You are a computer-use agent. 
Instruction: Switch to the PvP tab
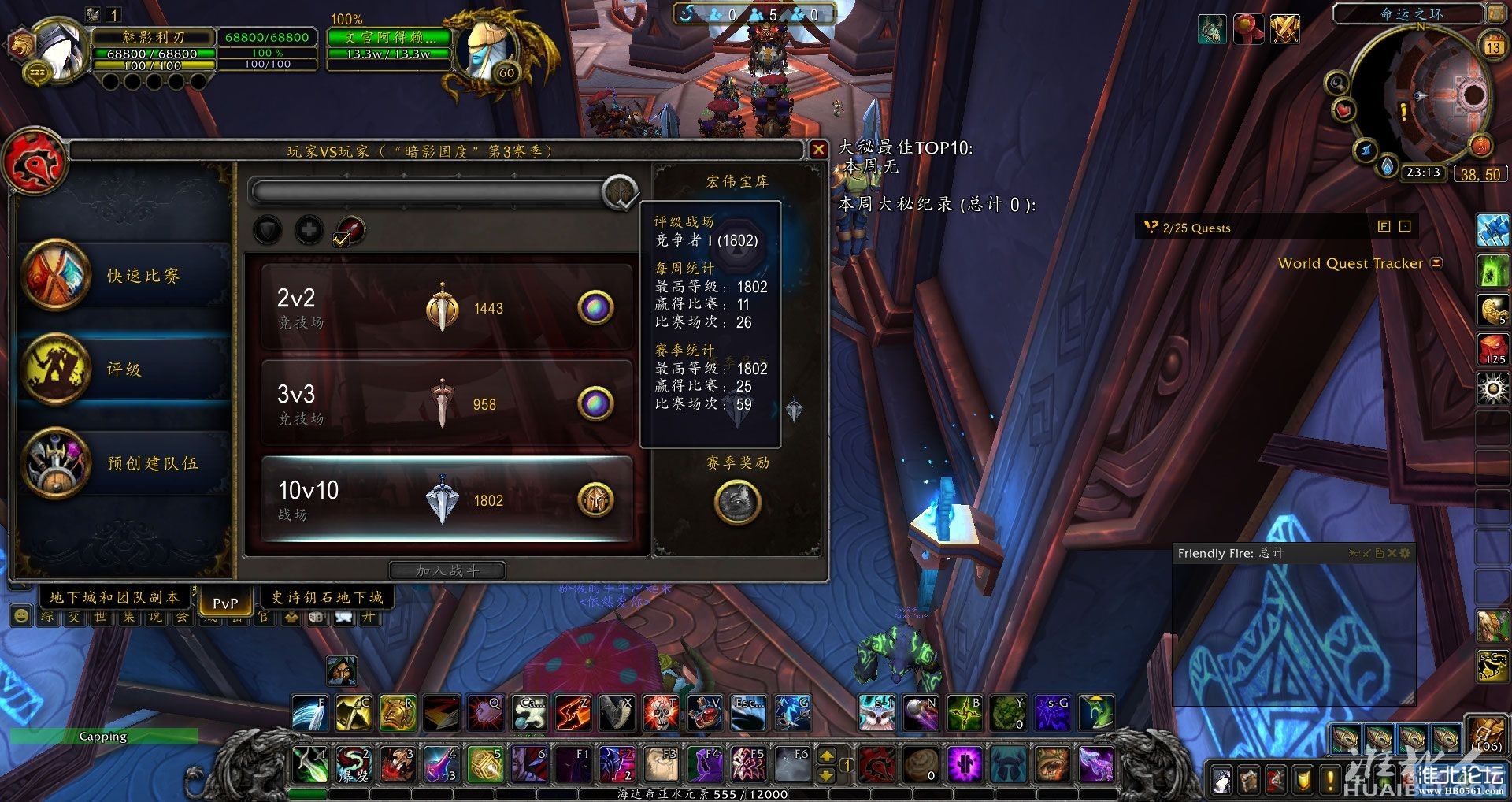point(225,603)
